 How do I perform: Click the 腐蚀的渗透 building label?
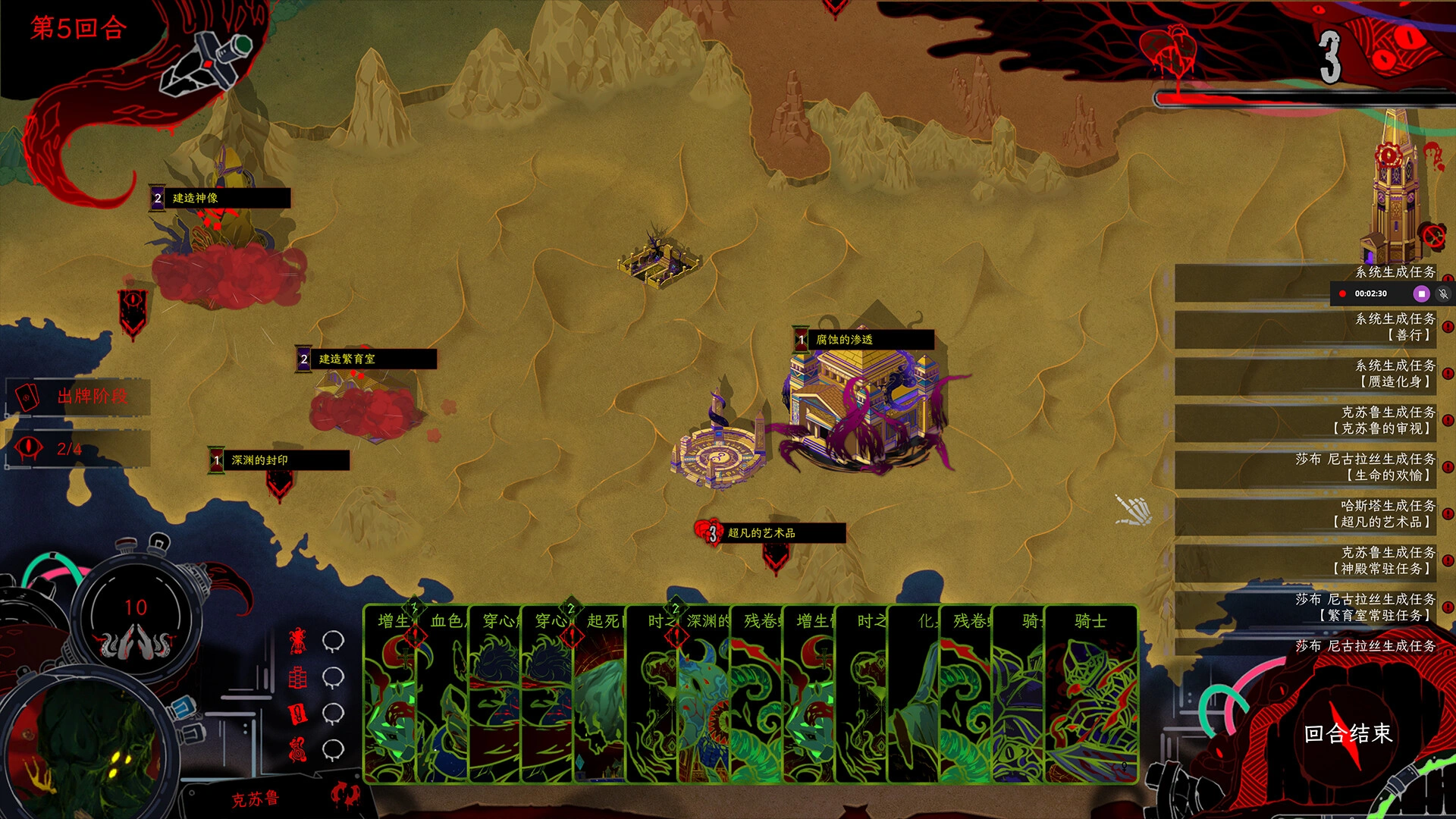tap(864, 340)
